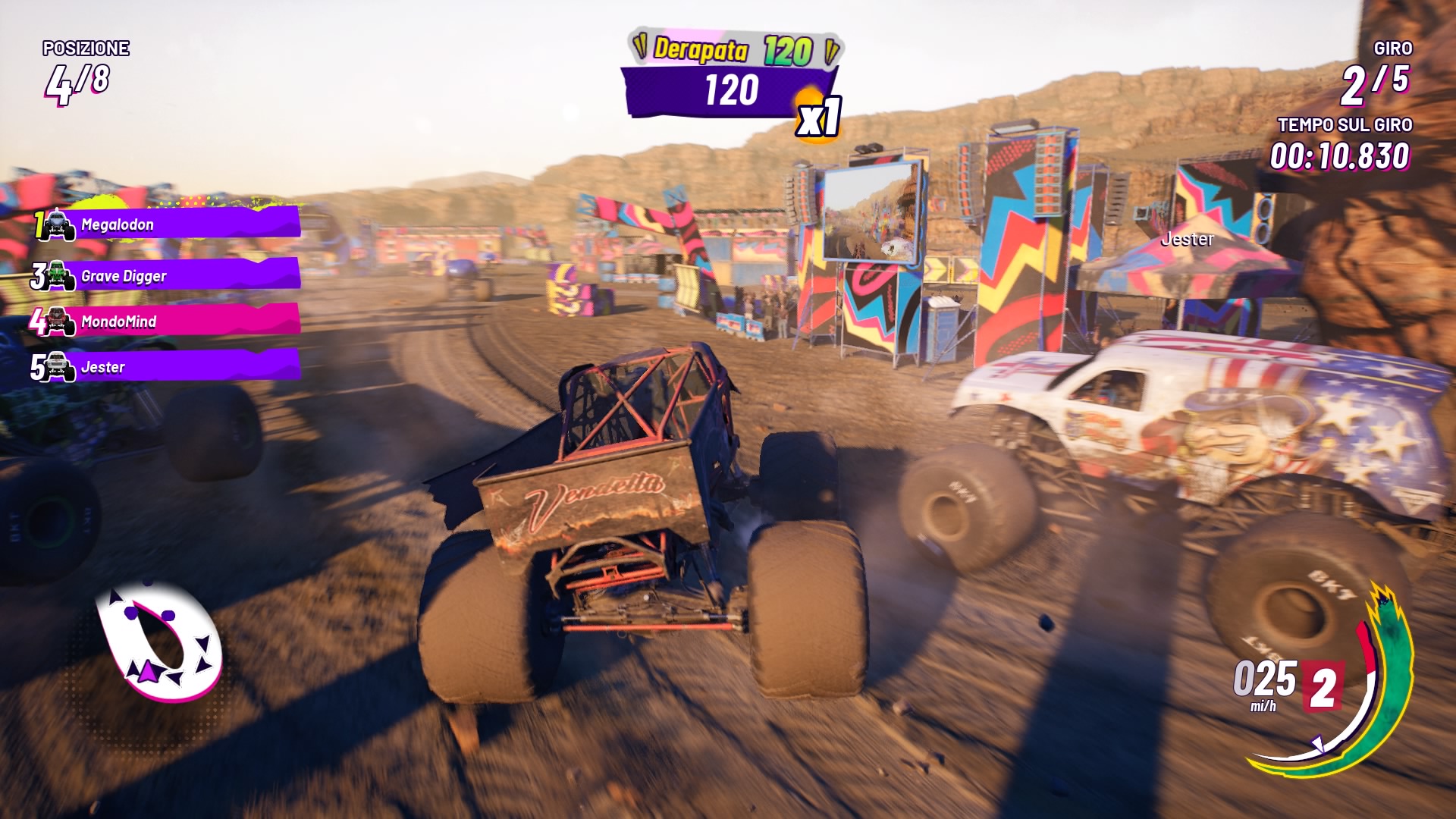Click the lap time 00:10.830

[x=1341, y=157]
